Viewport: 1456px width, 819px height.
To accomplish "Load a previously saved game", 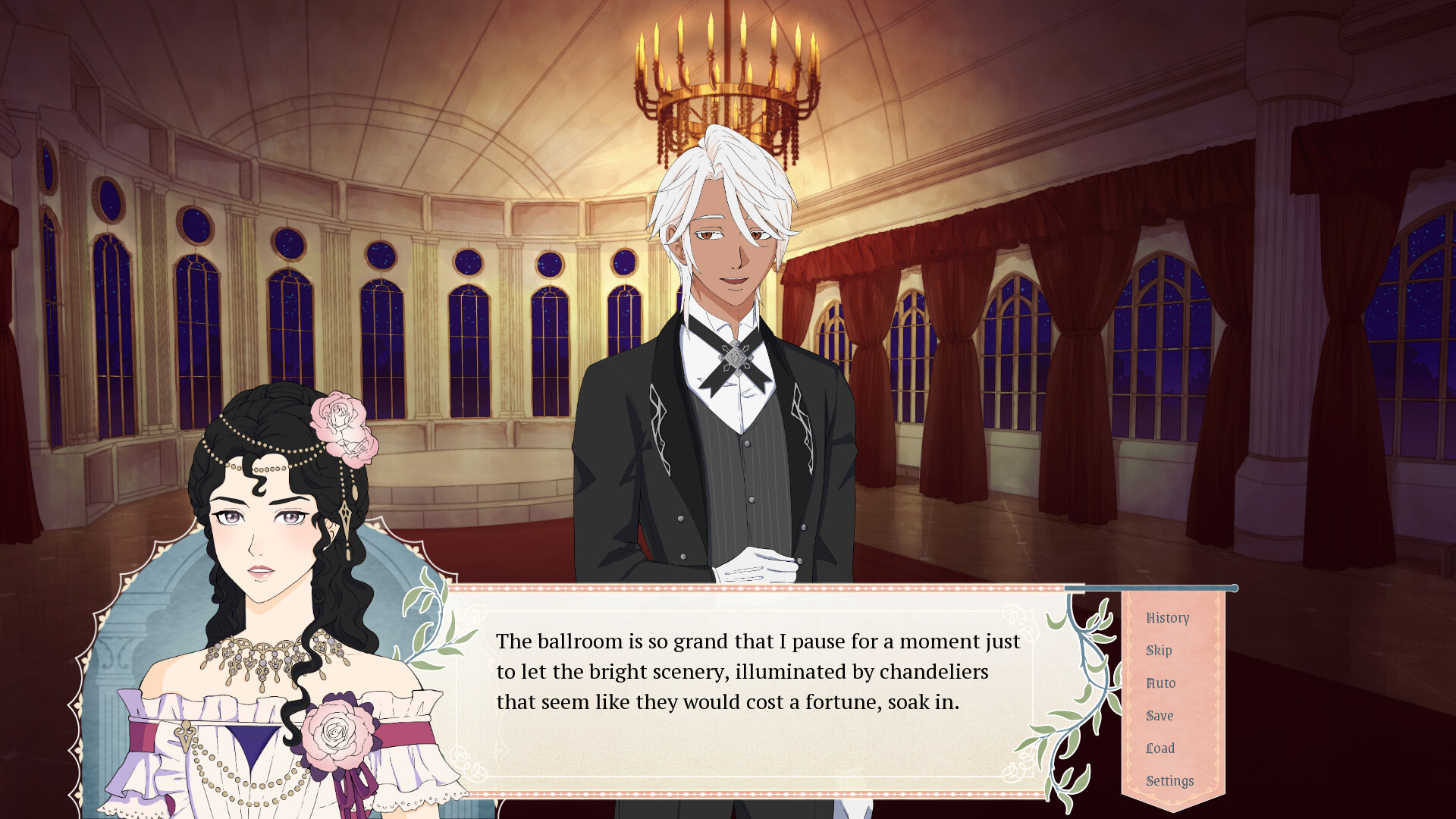I will 1159,748.
